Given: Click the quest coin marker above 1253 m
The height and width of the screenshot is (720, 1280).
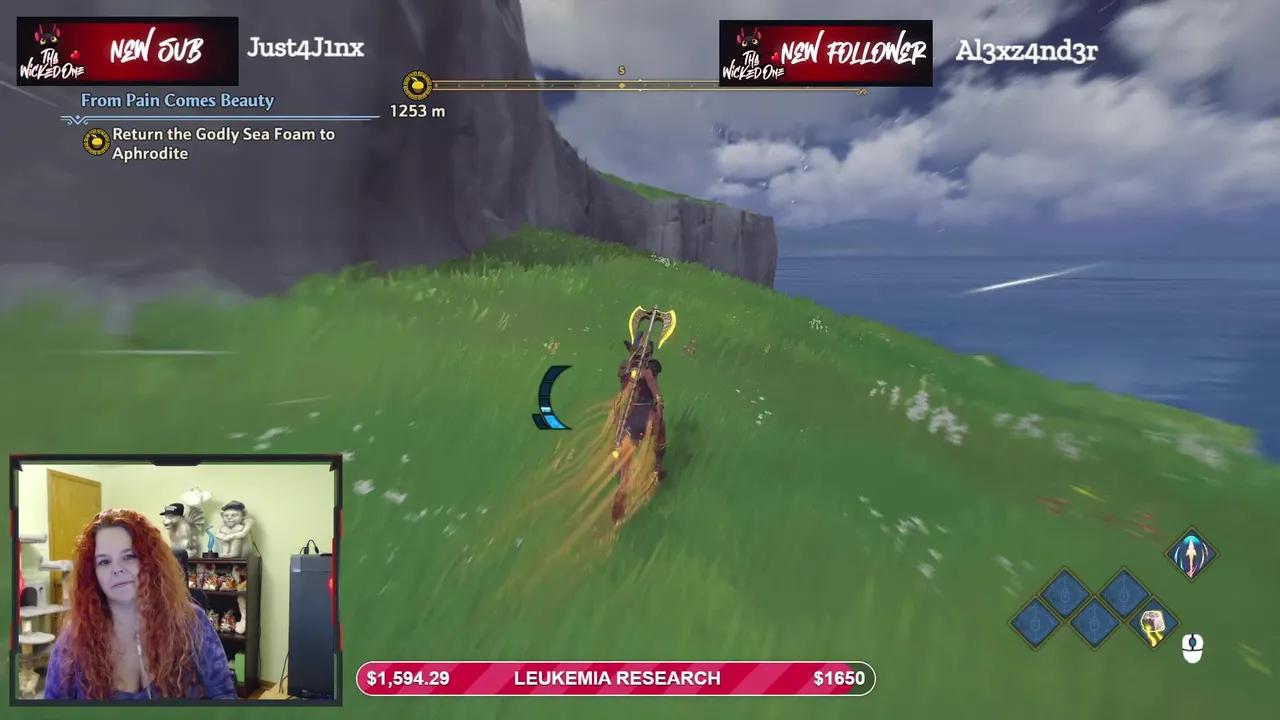Looking at the screenshot, I should click(417, 86).
